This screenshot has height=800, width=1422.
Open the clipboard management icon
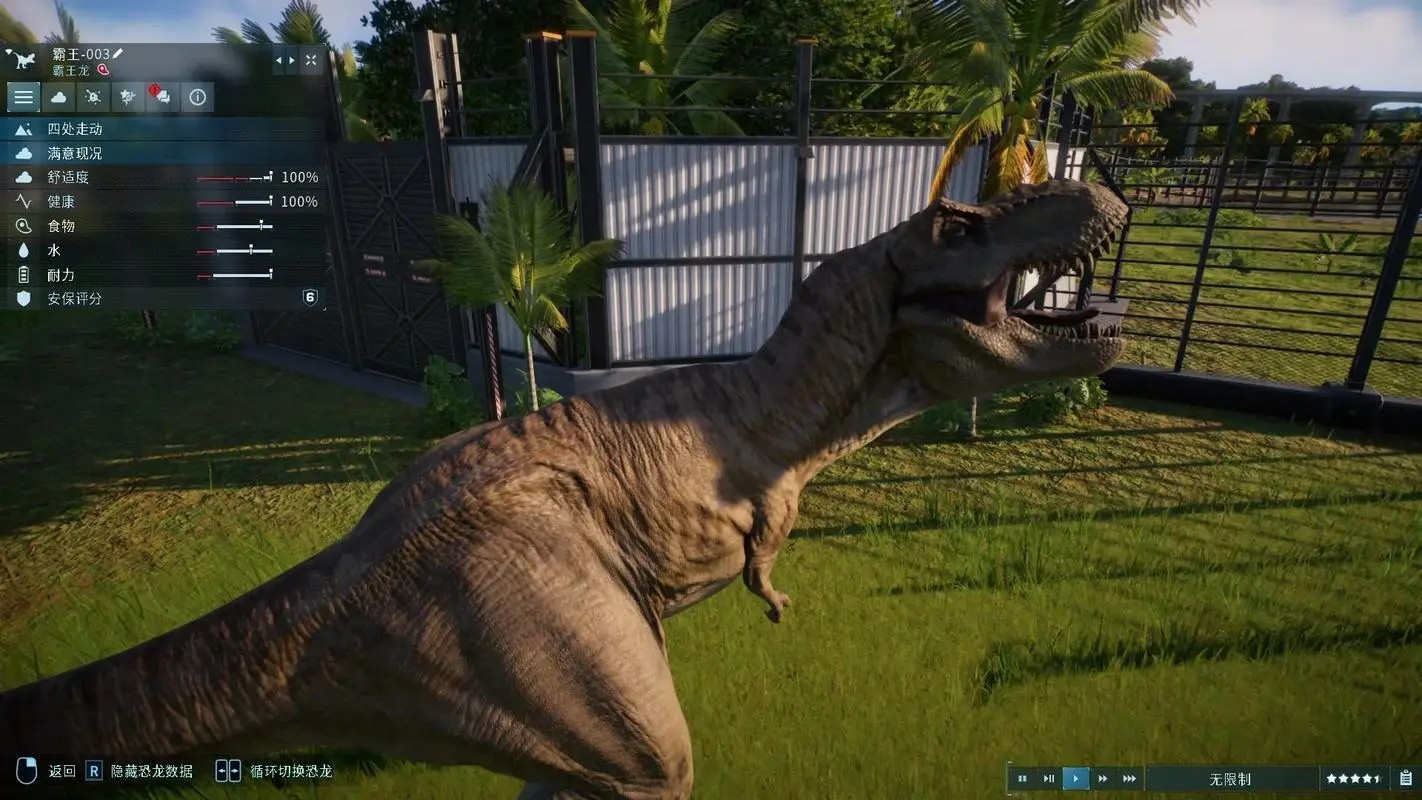(1406, 778)
